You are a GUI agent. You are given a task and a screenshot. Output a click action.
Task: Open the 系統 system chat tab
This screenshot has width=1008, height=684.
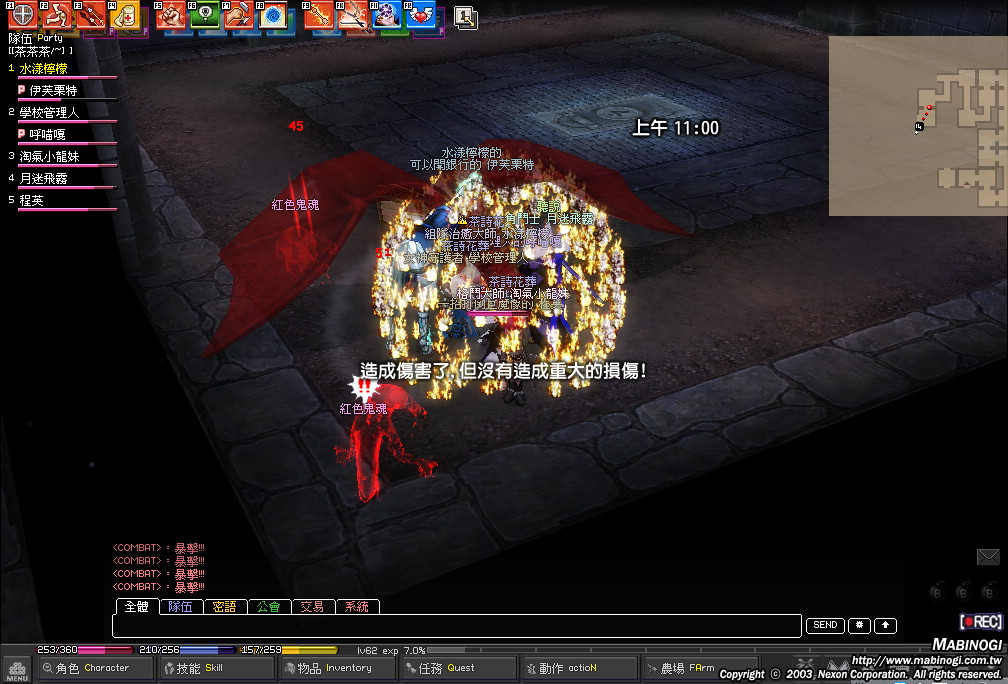pos(357,607)
